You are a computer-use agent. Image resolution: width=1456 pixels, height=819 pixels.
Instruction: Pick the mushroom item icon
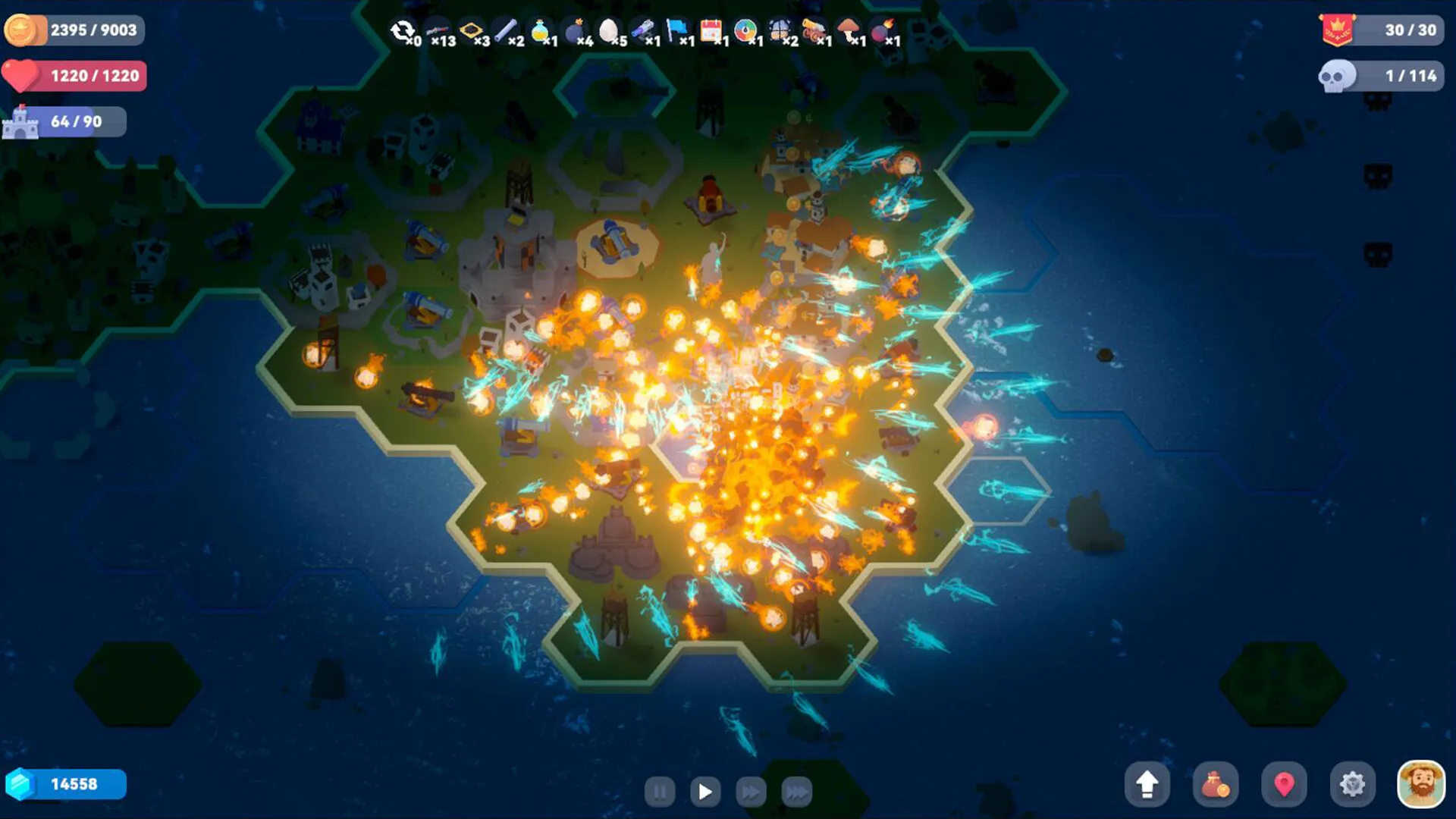point(849,31)
